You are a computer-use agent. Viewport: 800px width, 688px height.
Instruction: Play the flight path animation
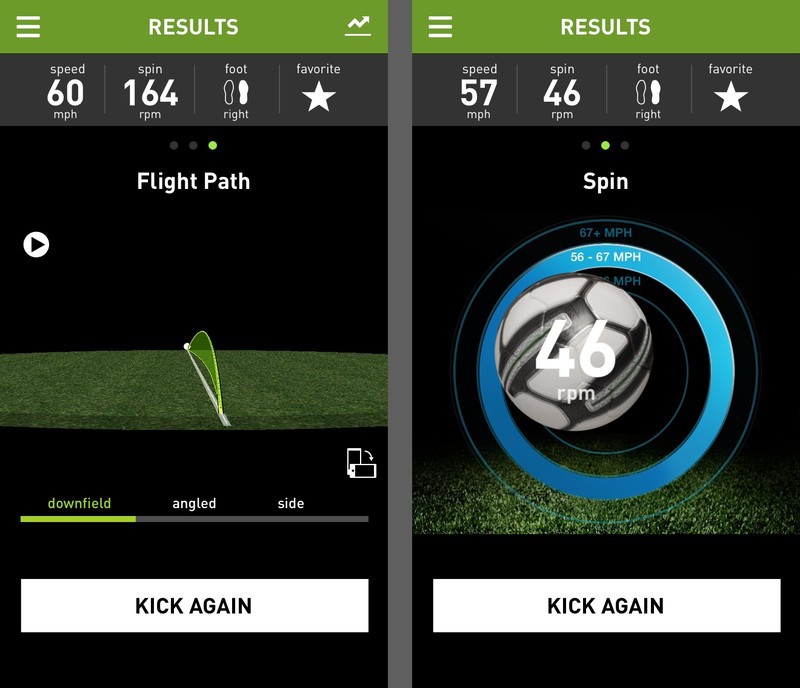click(36, 244)
